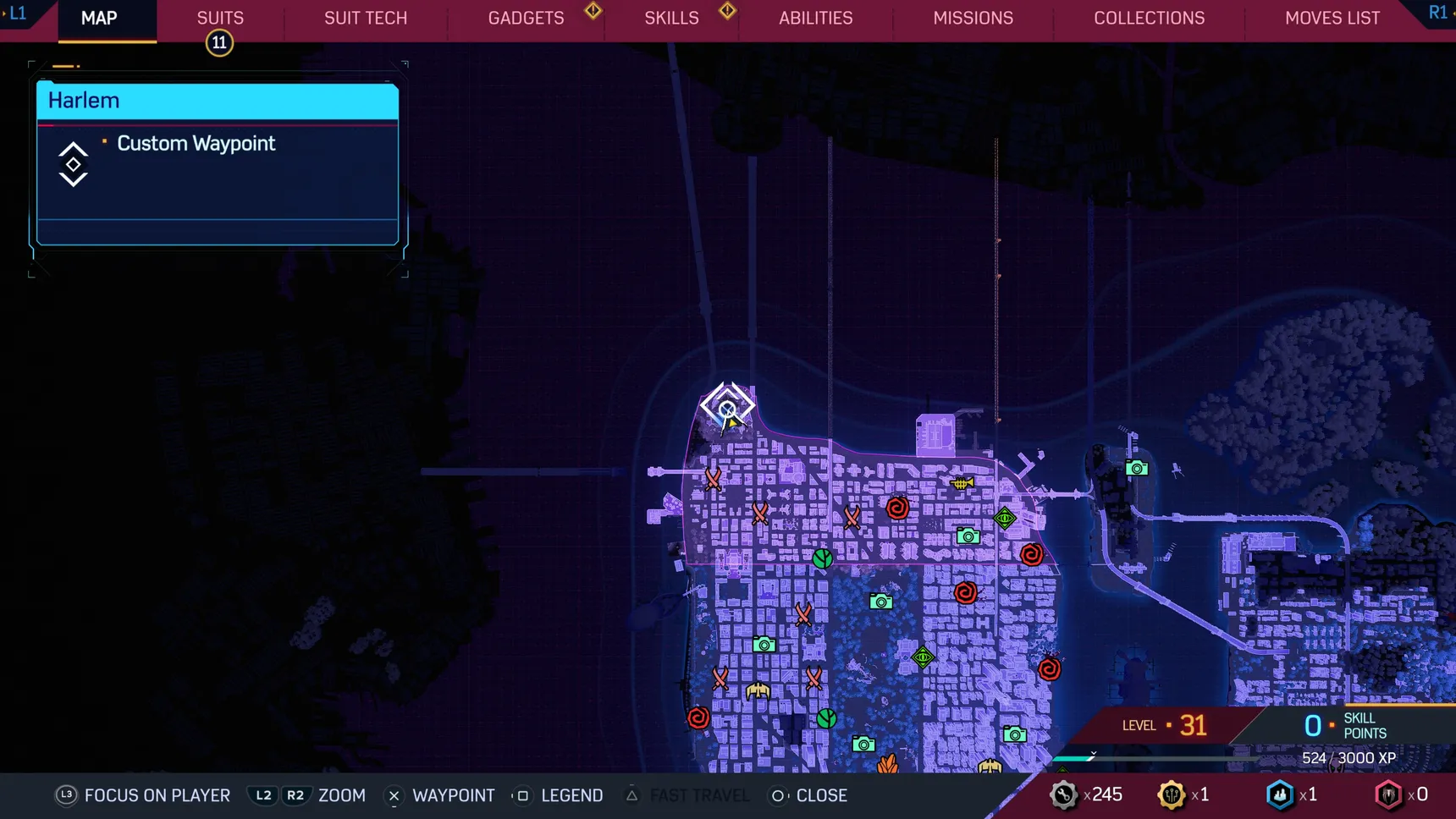1456x819 pixels.
Task: Select the Map tab
Action: (99, 18)
